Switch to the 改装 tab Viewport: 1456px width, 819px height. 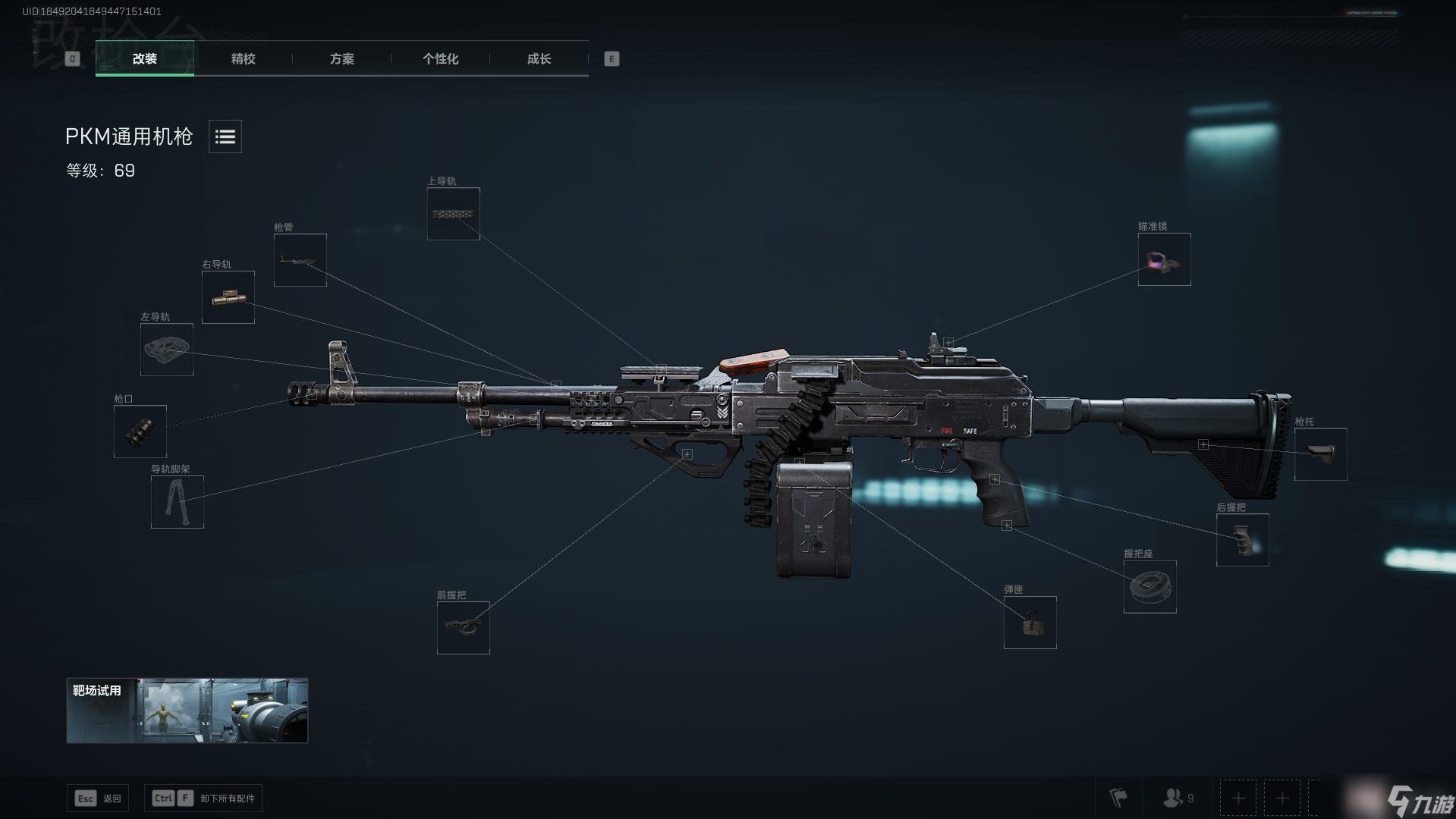(x=144, y=58)
